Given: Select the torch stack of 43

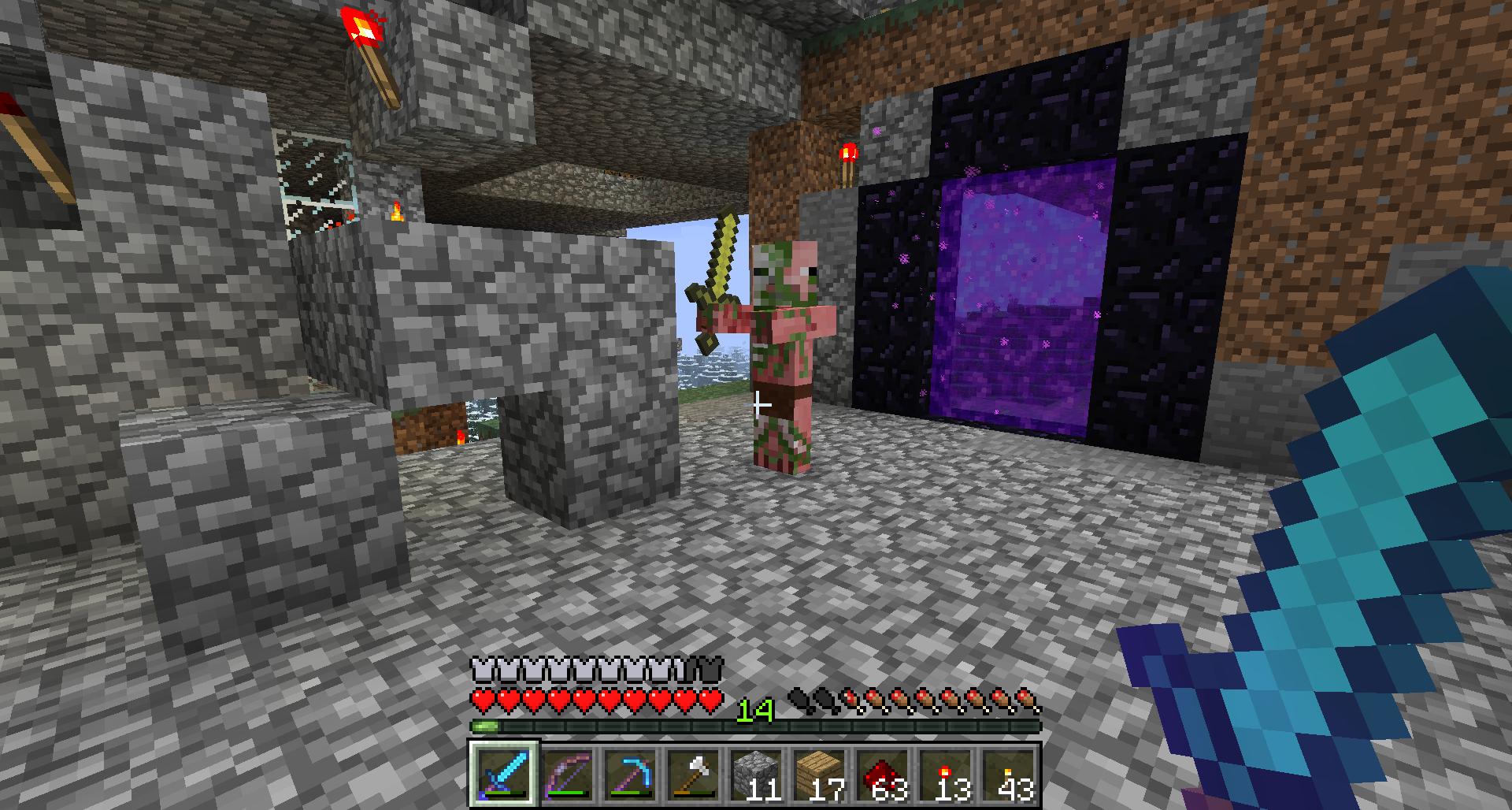Looking at the screenshot, I should coord(1008,774).
